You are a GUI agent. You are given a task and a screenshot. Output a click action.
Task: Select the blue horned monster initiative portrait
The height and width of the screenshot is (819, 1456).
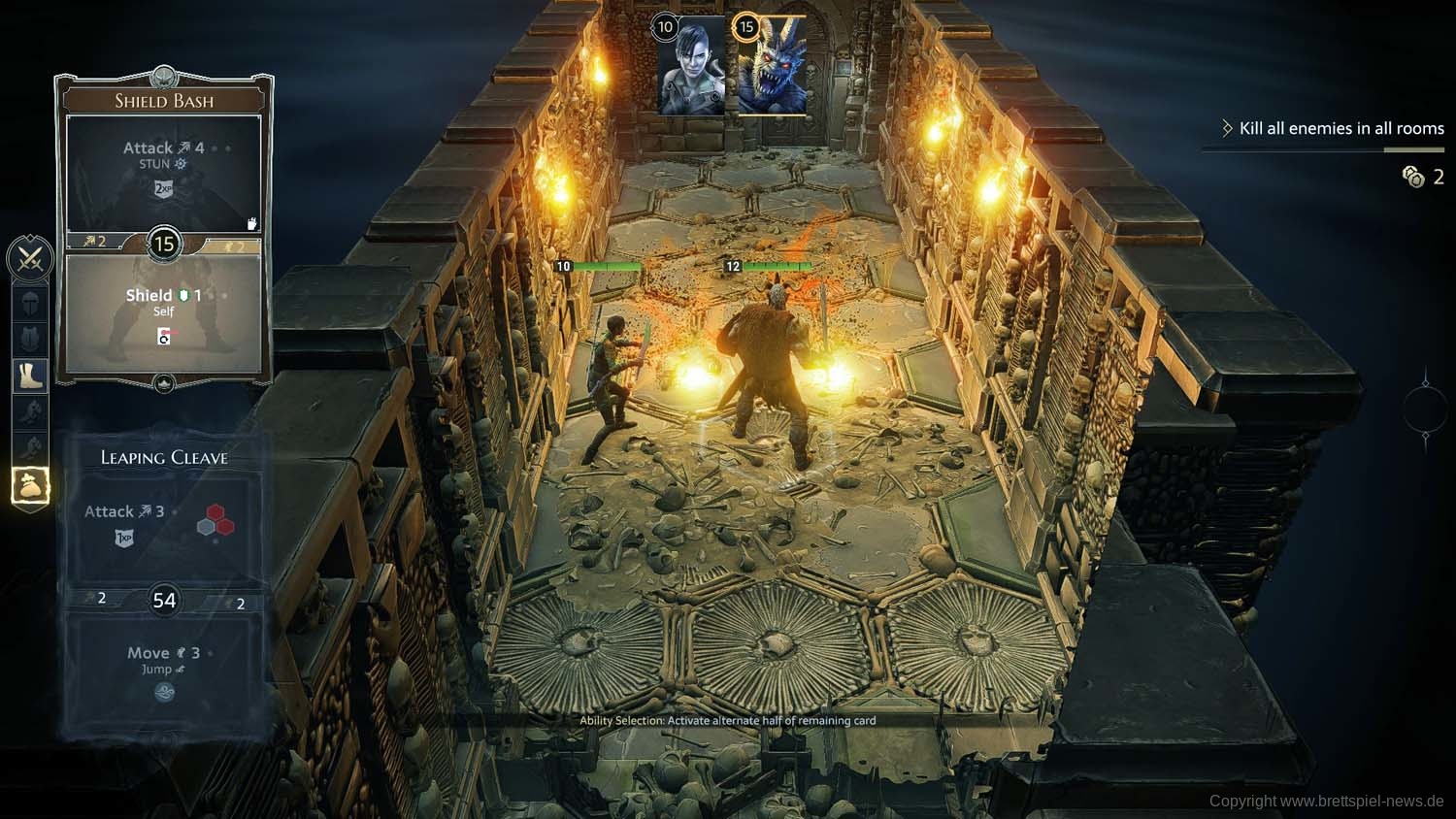coord(773,66)
